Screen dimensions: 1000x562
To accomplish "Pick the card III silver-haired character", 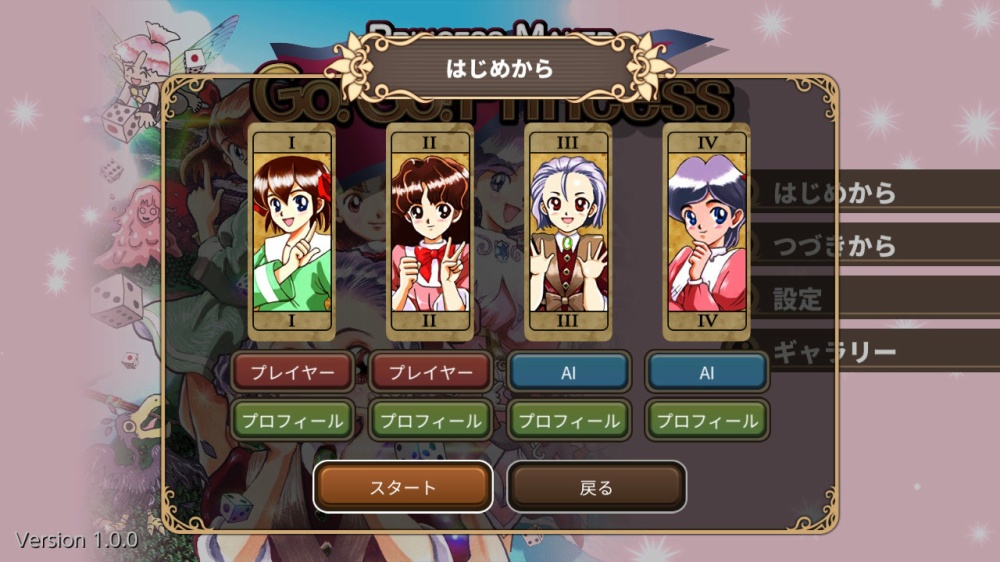I will click(x=567, y=232).
